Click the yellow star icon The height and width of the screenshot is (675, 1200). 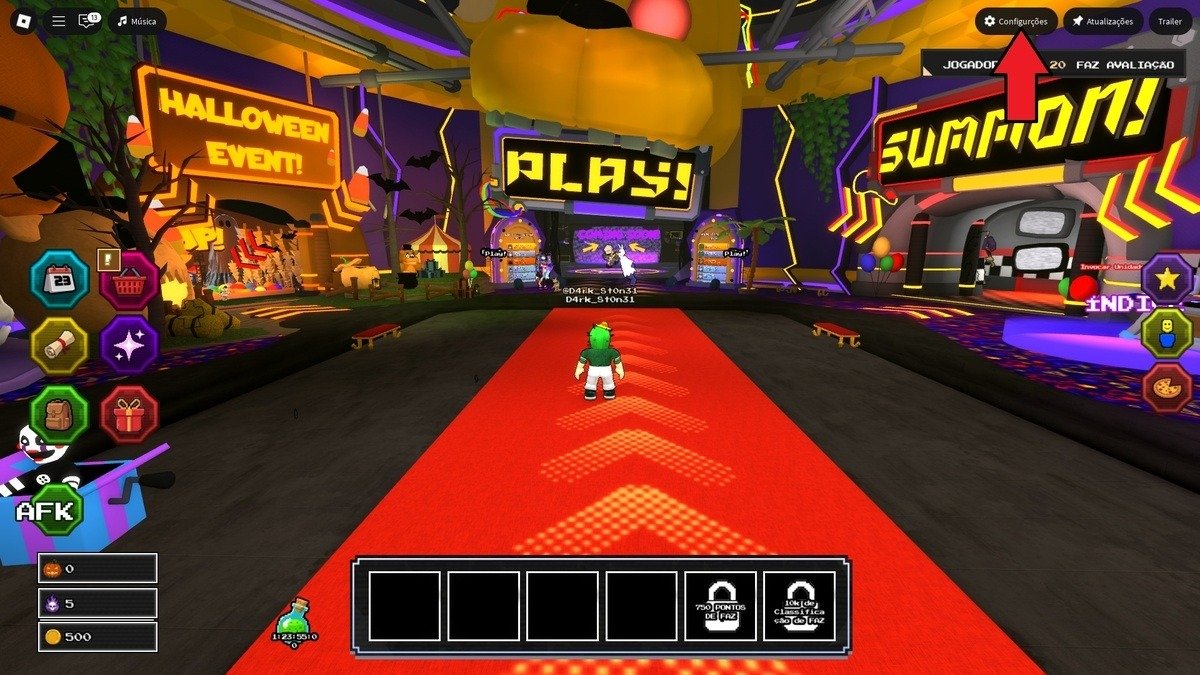click(1167, 279)
